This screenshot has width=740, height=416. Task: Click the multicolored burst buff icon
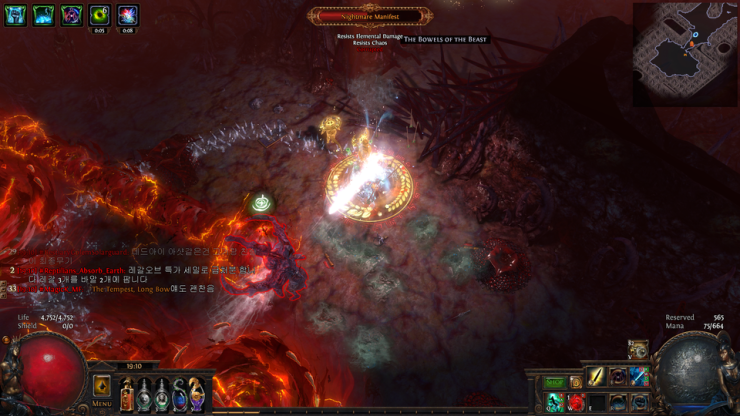pyautogui.click(x=127, y=15)
